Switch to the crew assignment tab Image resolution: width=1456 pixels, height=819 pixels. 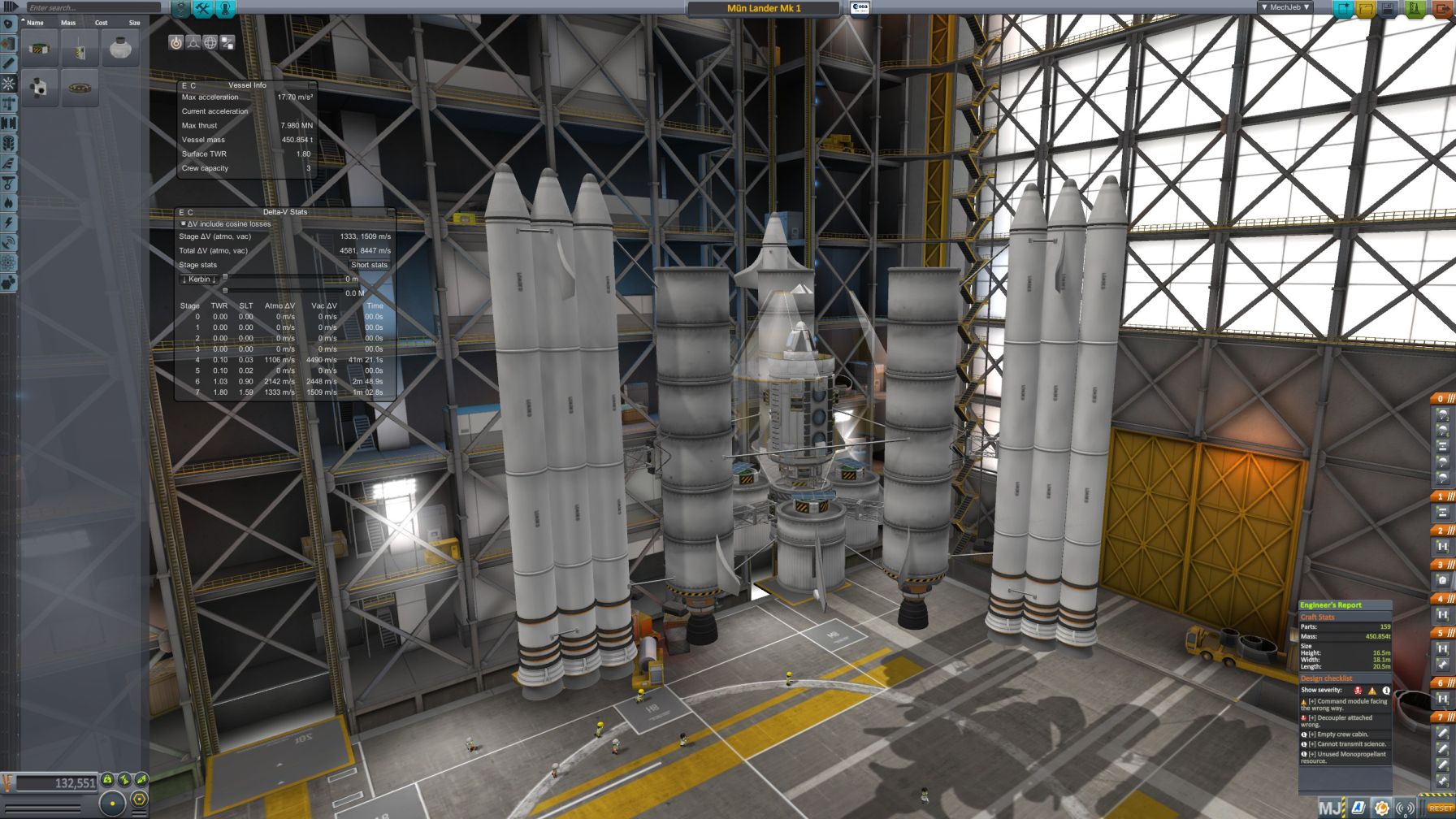click(225, 9)
